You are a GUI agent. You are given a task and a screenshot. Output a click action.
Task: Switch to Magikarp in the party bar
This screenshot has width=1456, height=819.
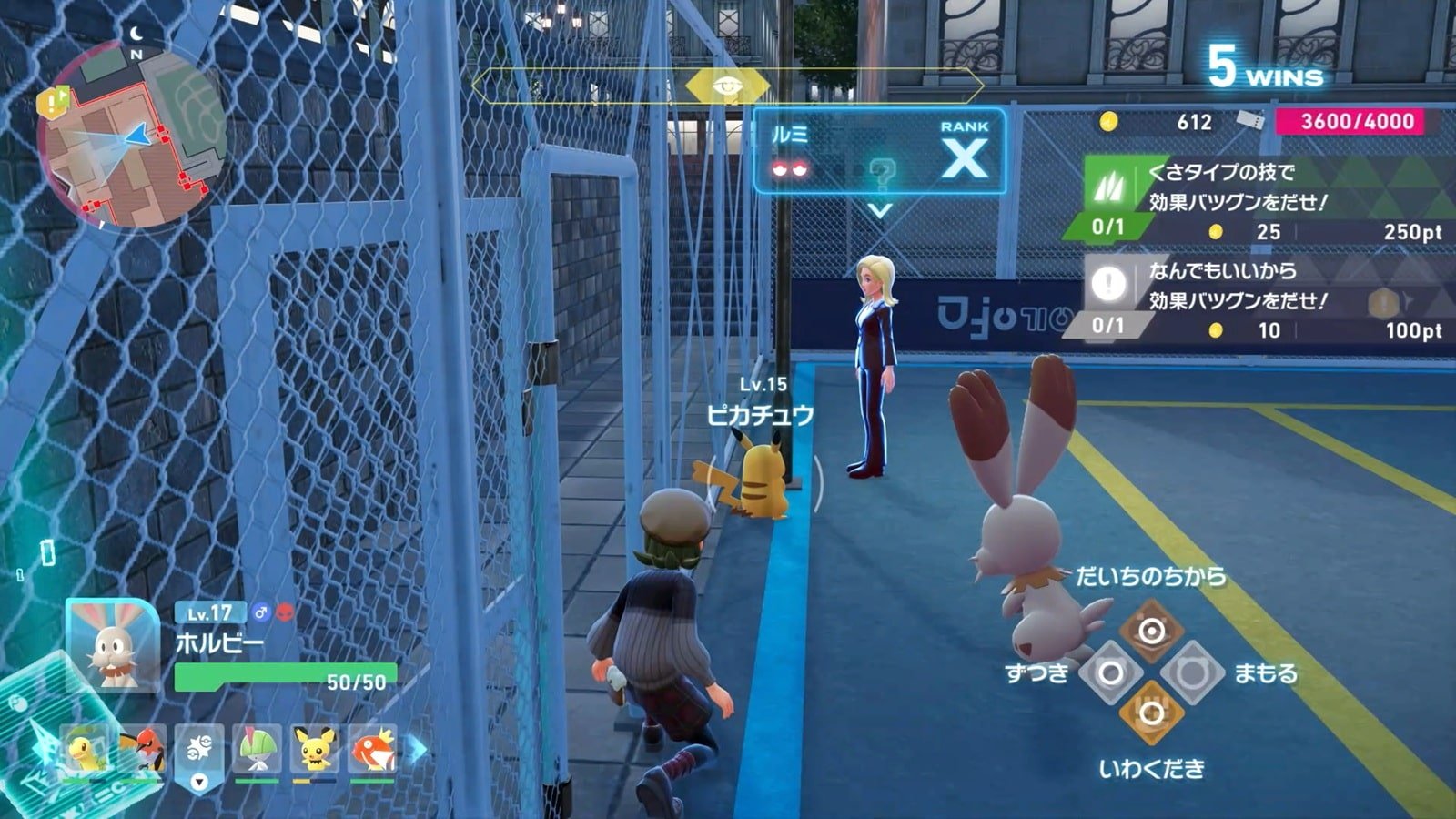point(372,750)
